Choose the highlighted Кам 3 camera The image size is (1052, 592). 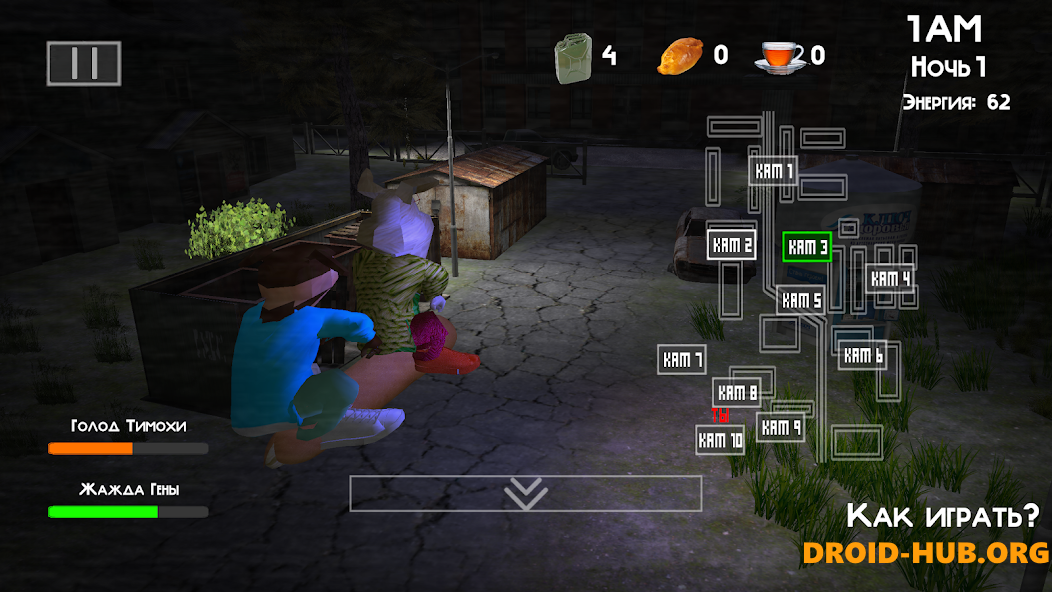click(x=807, y=247)
